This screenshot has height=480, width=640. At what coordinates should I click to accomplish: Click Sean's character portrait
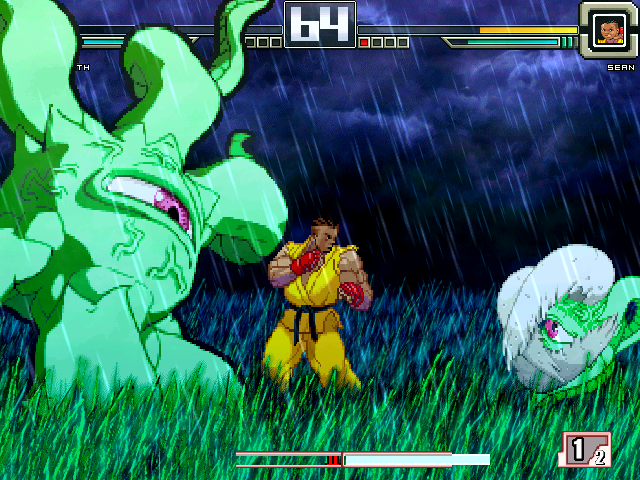click(607, 29)
